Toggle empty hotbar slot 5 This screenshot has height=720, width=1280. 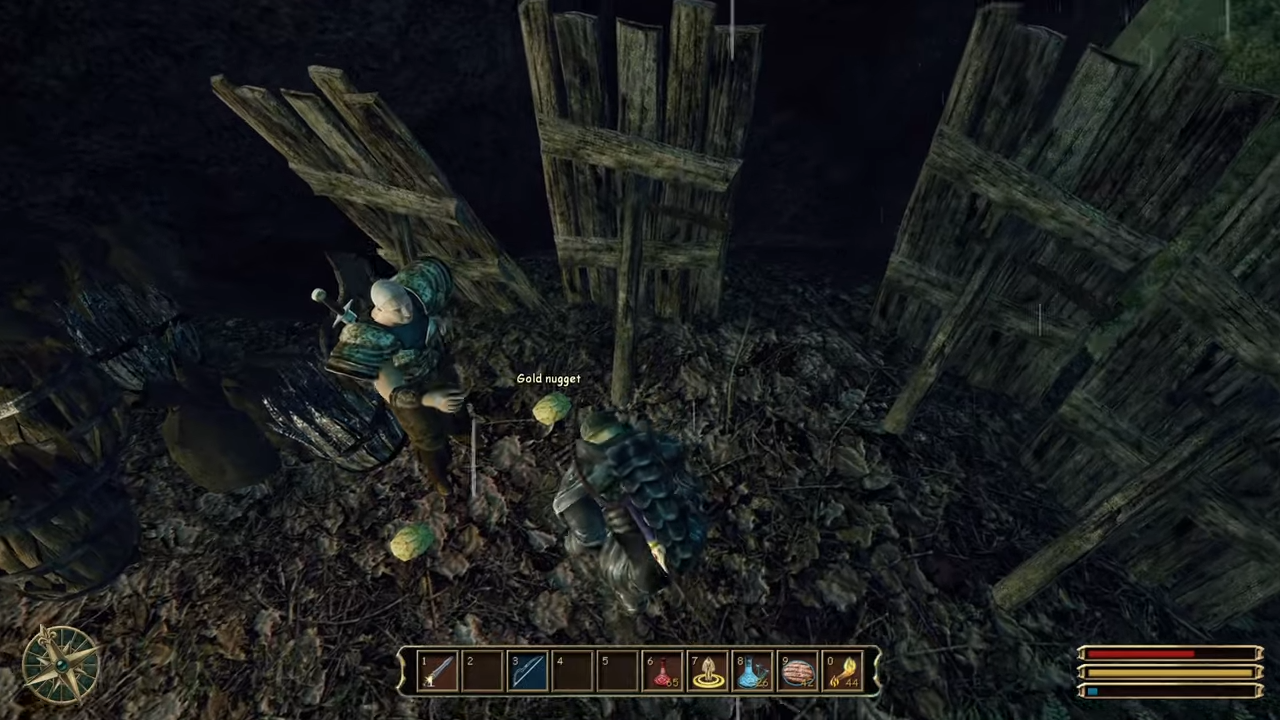tap(618, 670)
